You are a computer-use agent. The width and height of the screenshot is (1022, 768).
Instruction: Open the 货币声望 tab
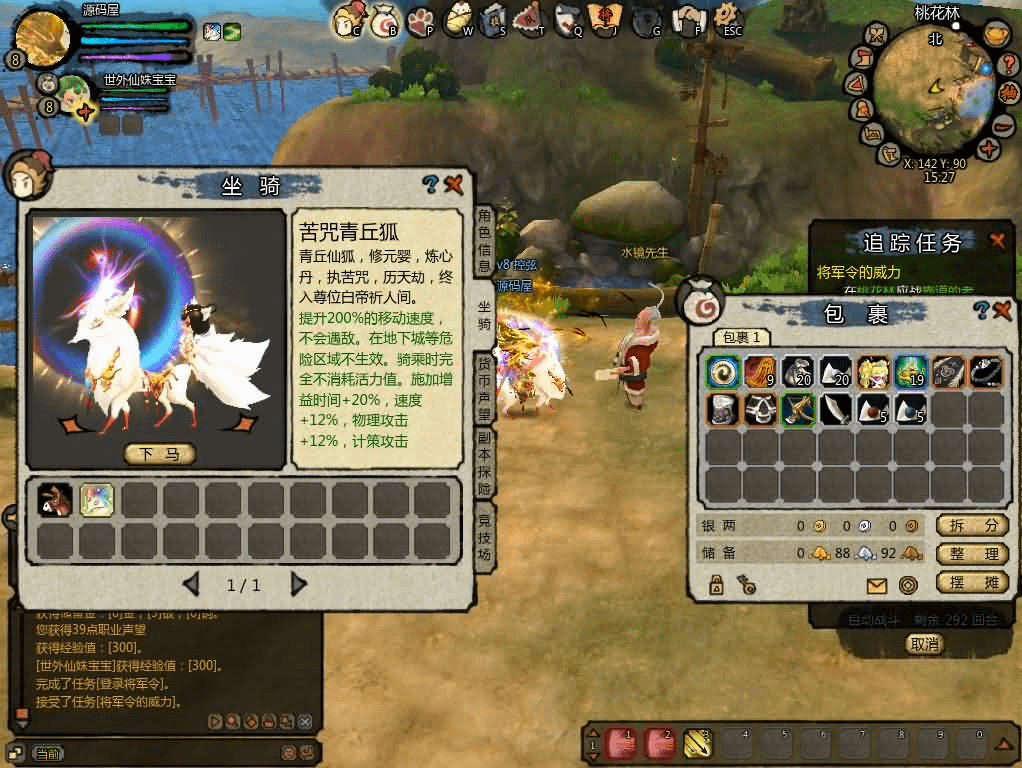tap(484, 388)
